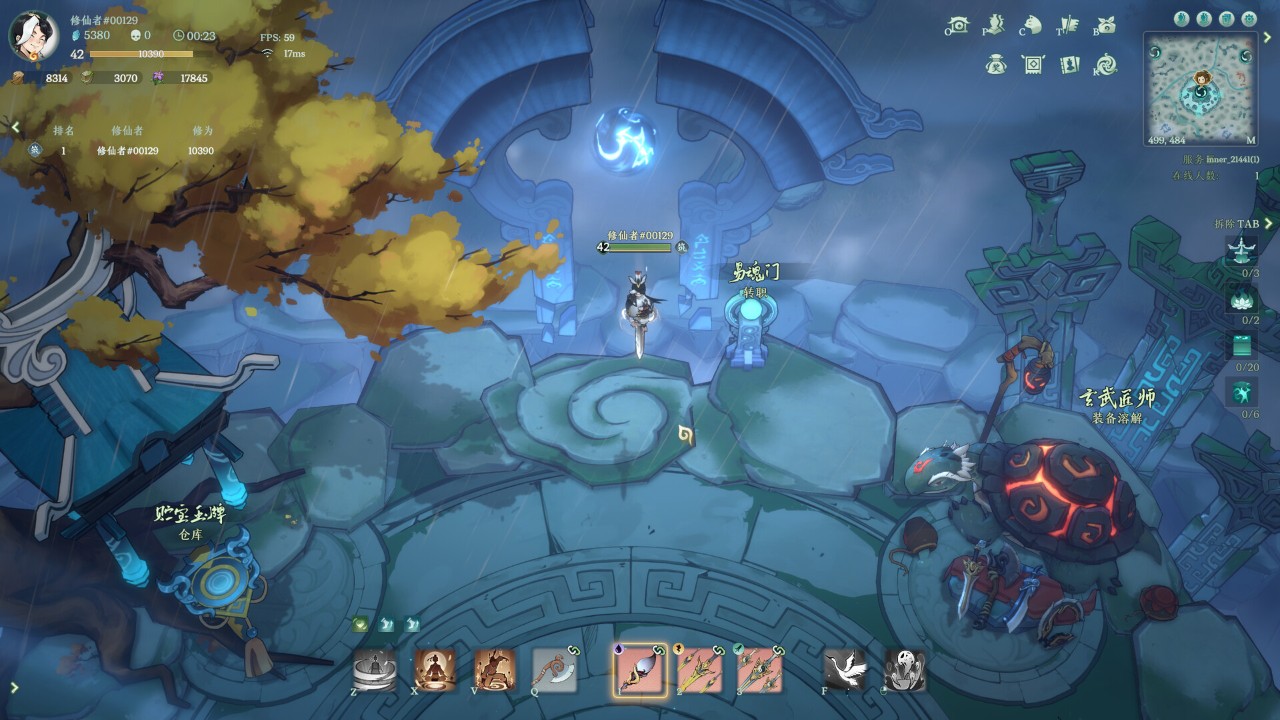Open the reward money pouch icon
The height and width of the screenshot is (720, 1280).
click(995, 65)
